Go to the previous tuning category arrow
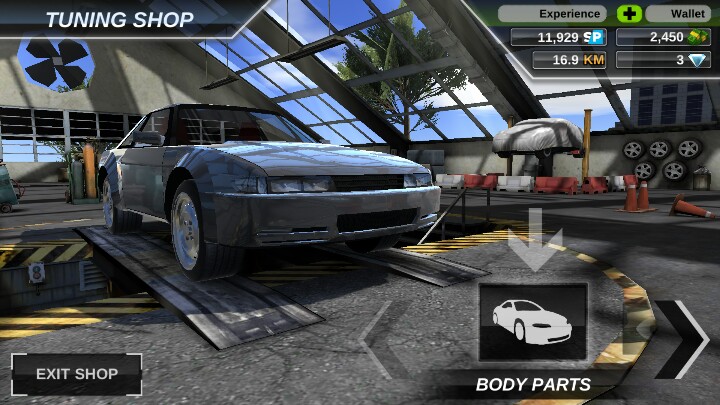The image size is (720, 405). click(378, 340)
